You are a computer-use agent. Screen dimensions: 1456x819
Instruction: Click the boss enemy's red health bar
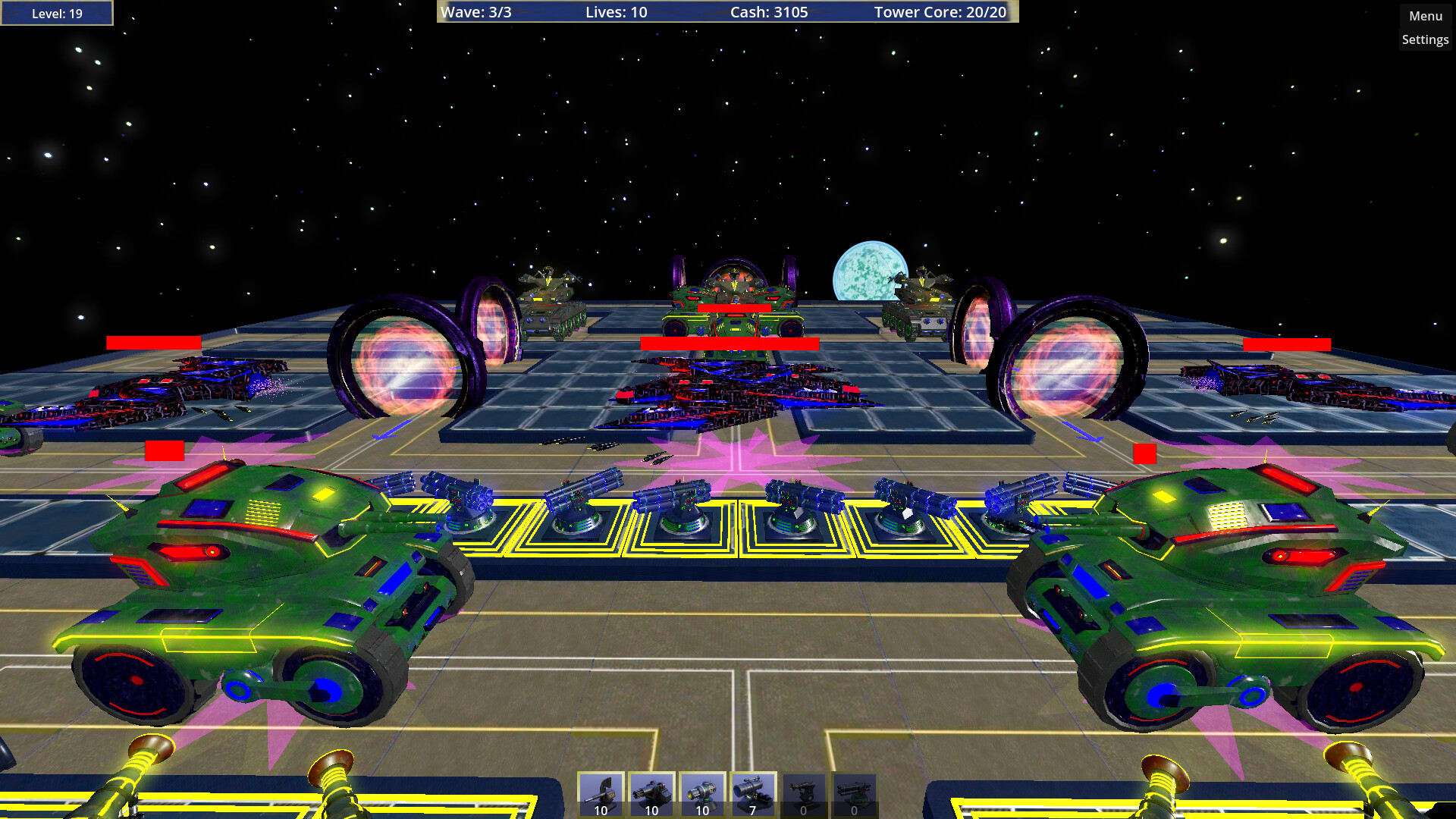point(730,344)
